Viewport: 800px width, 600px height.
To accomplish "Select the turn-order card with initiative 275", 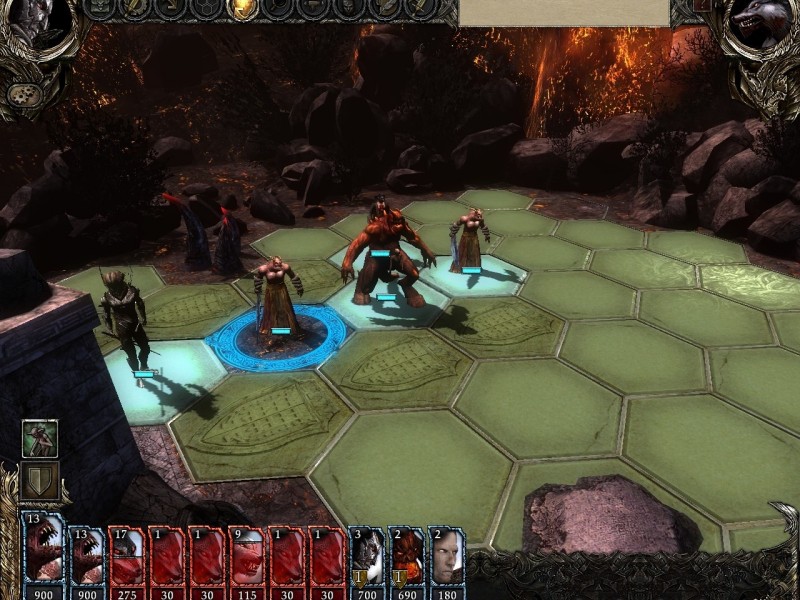I will click(127, 555).
